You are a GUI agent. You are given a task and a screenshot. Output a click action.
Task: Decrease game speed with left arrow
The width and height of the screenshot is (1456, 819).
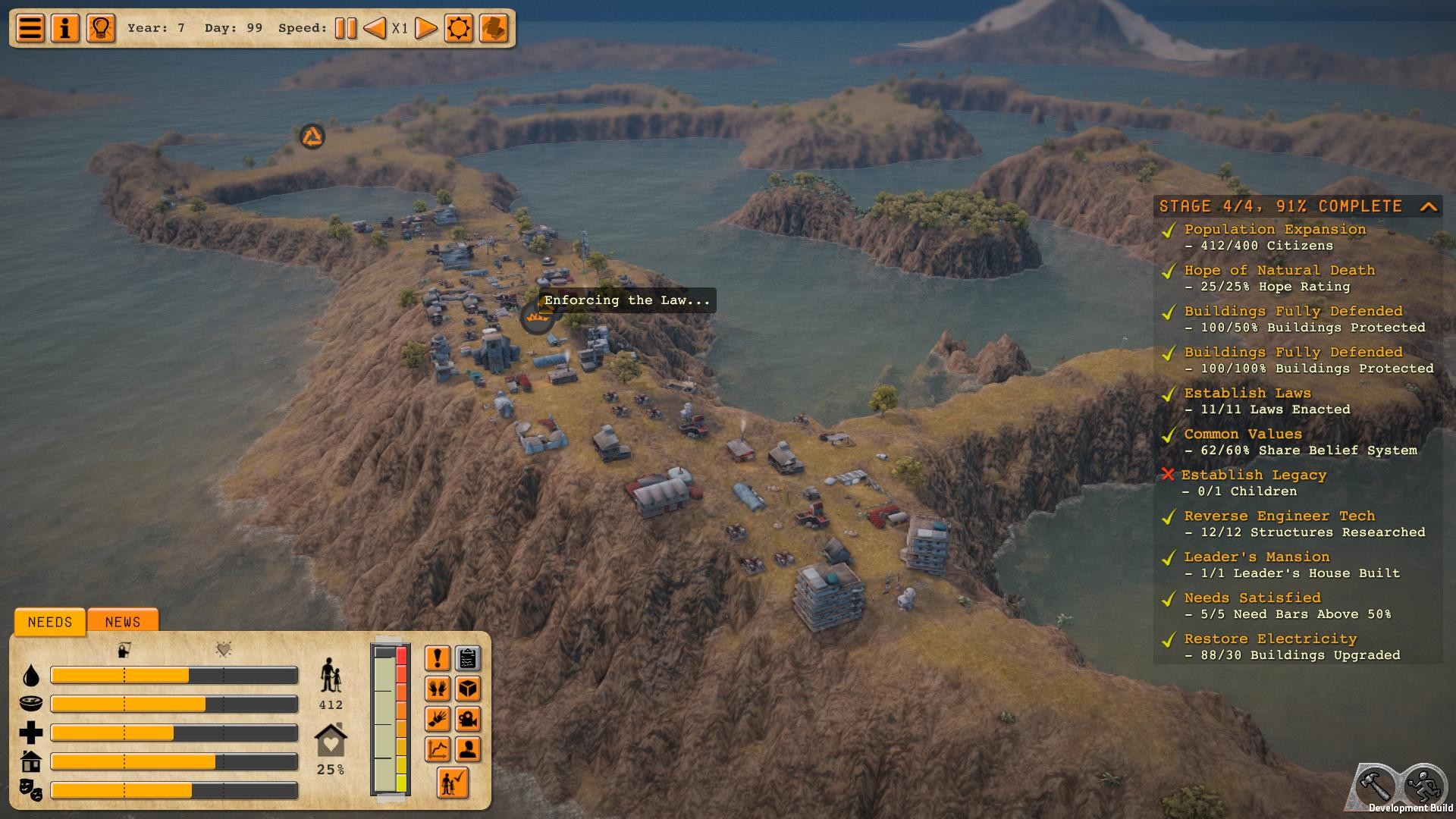click(x=375, y=29)
